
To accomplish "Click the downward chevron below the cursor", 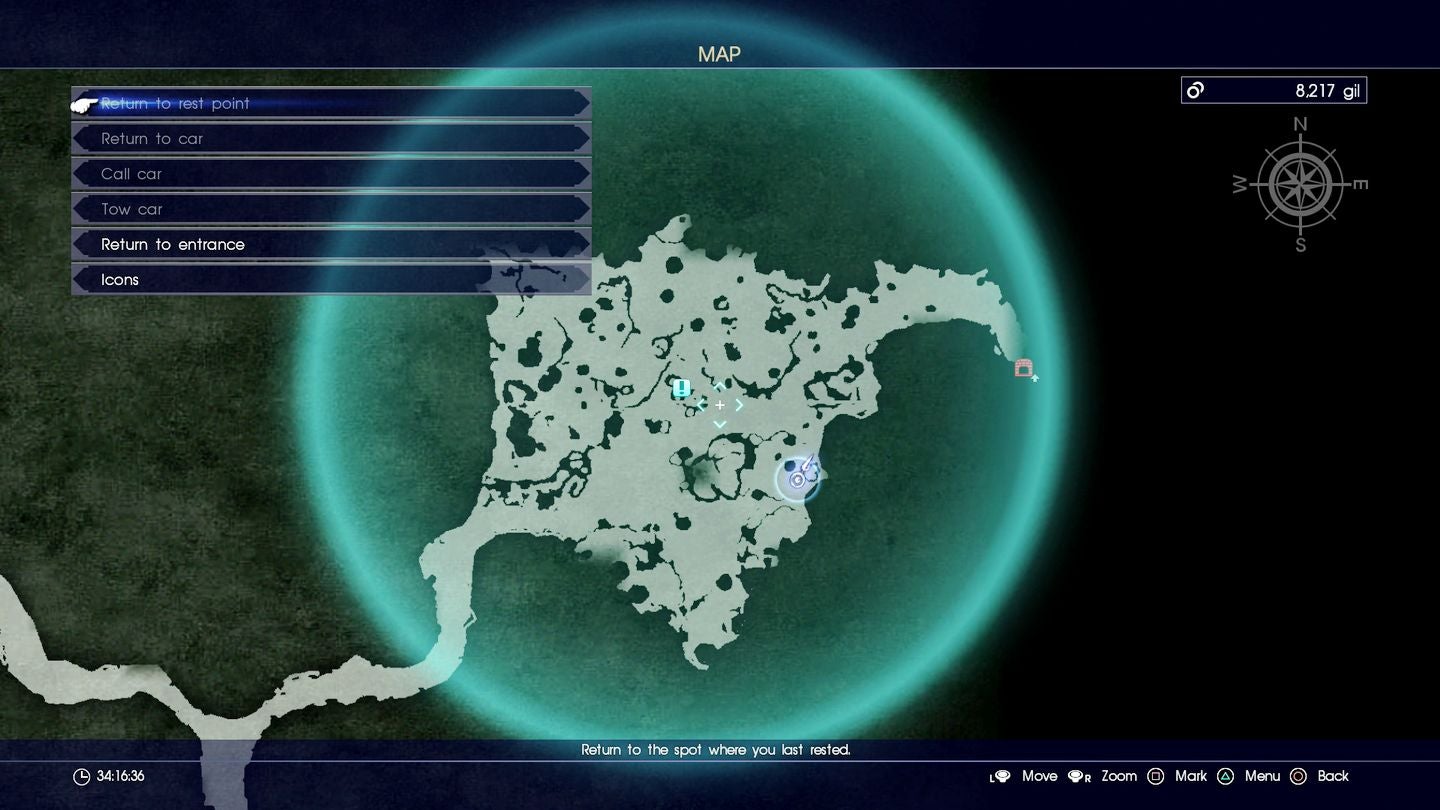I will point(719,424).
